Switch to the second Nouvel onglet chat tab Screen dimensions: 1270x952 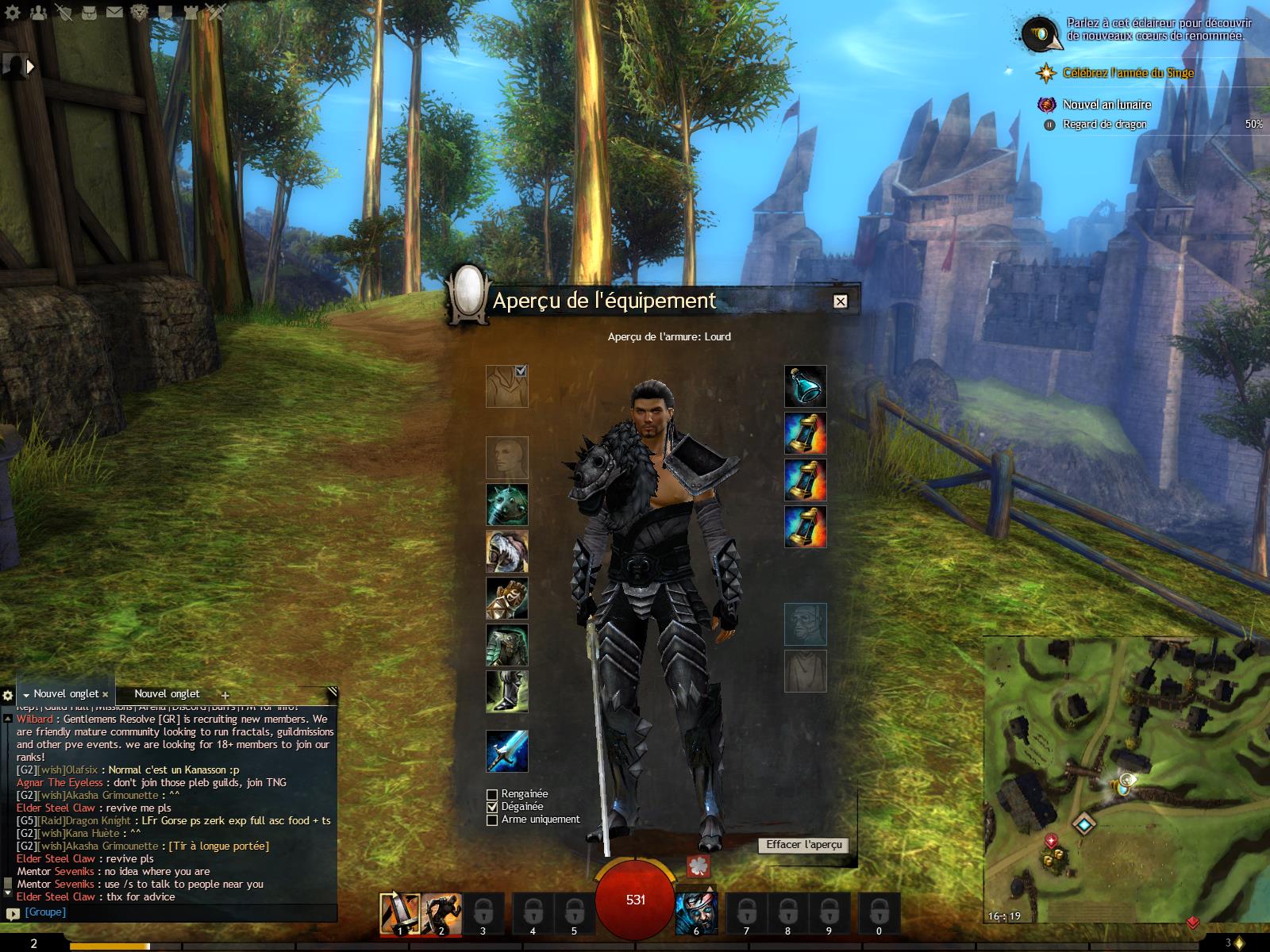click(167, 694)
